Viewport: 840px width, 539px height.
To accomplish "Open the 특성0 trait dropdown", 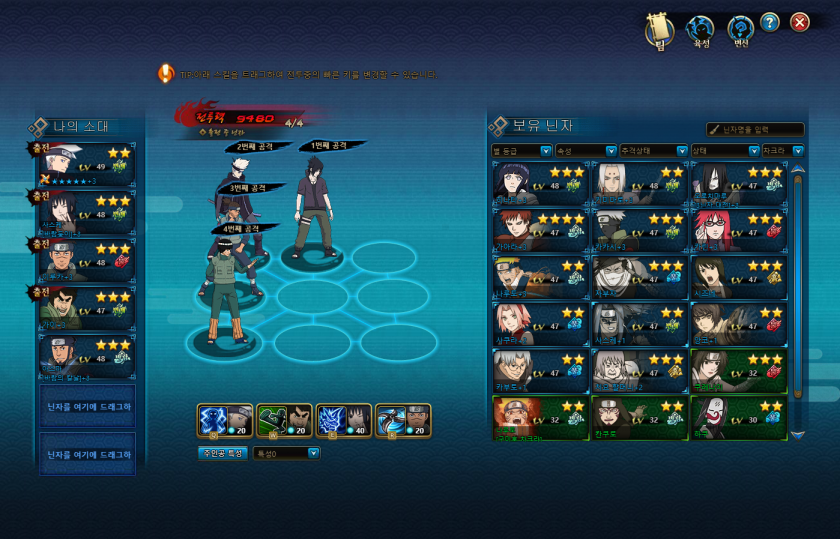I will click(287, 453).
